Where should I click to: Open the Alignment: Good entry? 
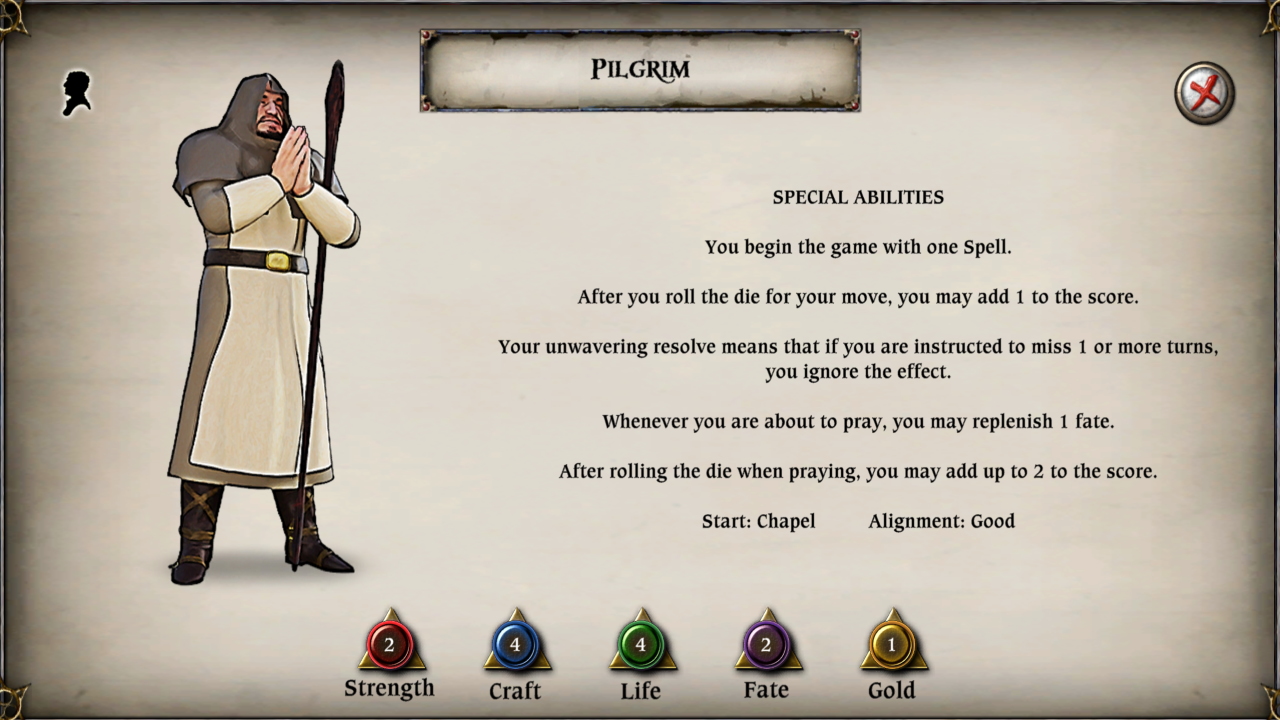coord(941,521)
